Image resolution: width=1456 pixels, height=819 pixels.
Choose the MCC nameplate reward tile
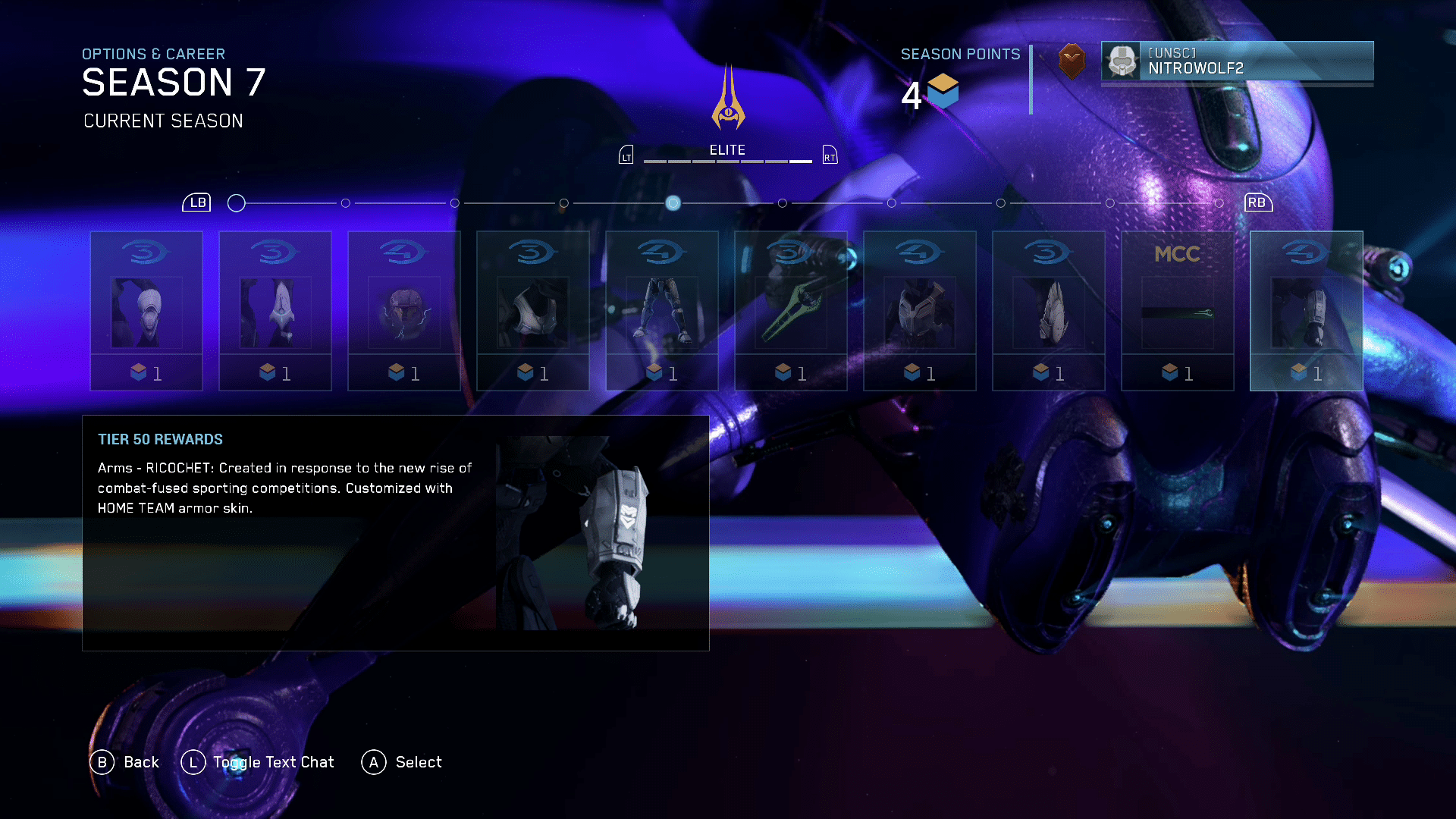coord(1177,310)
